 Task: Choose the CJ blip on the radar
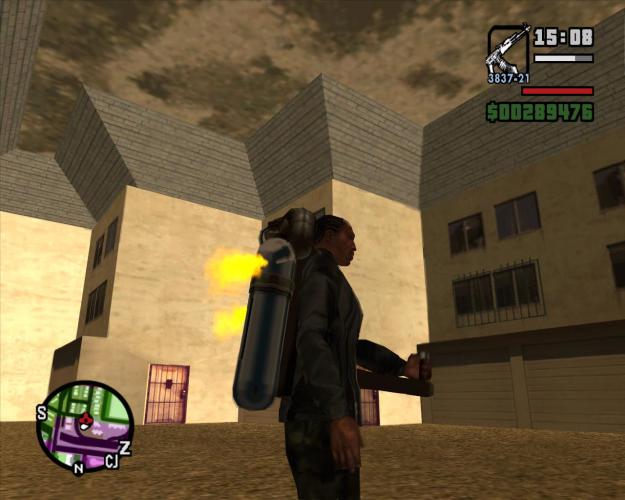coord(111,461)
